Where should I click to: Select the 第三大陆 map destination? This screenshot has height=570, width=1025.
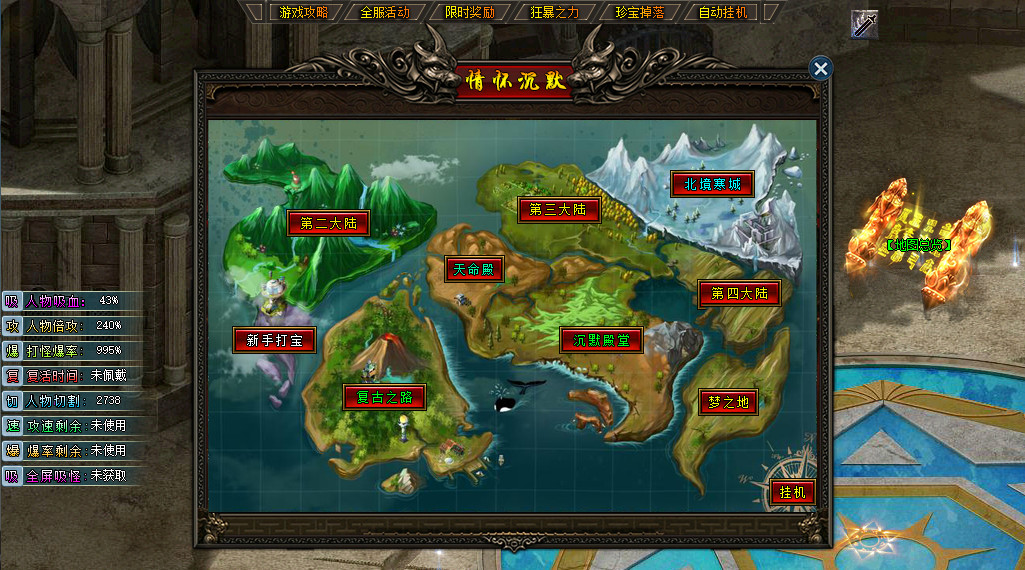pyautogui.click(x=558, y=209)
